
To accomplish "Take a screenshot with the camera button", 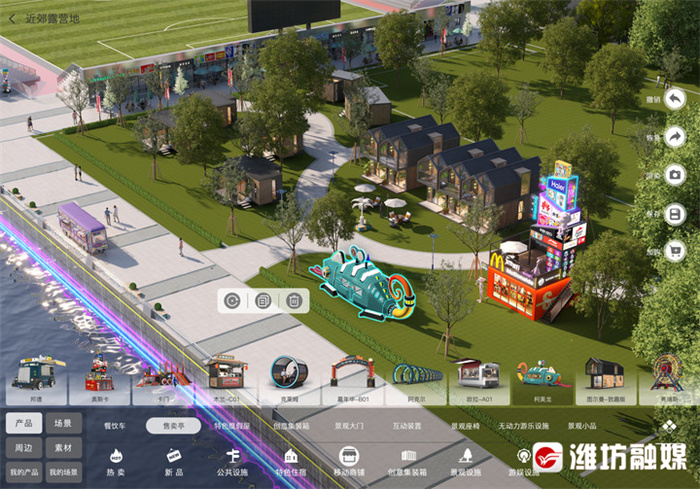I will point(675,175).
